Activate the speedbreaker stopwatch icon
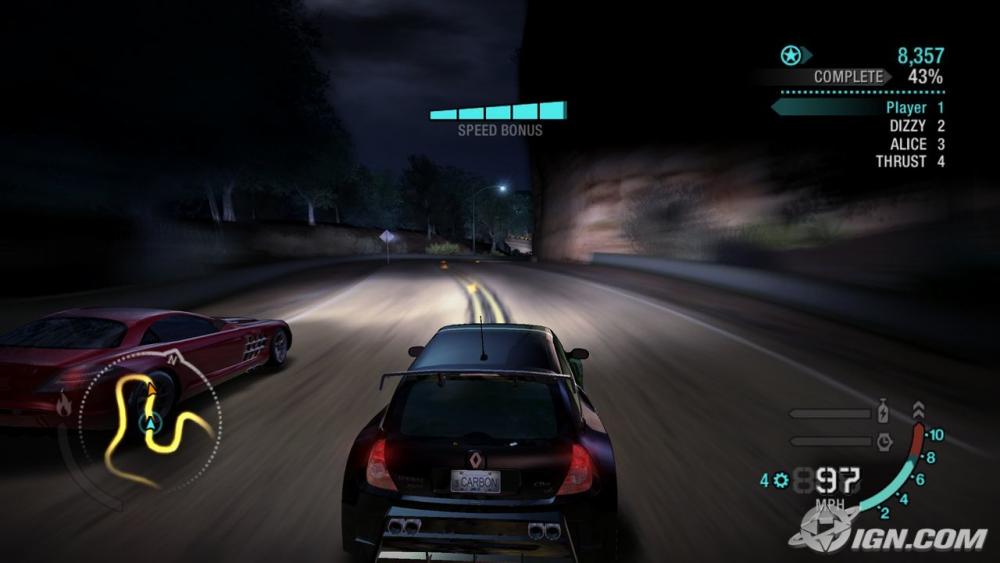This screenshot has height=563, width=1000. coord(884,440)
